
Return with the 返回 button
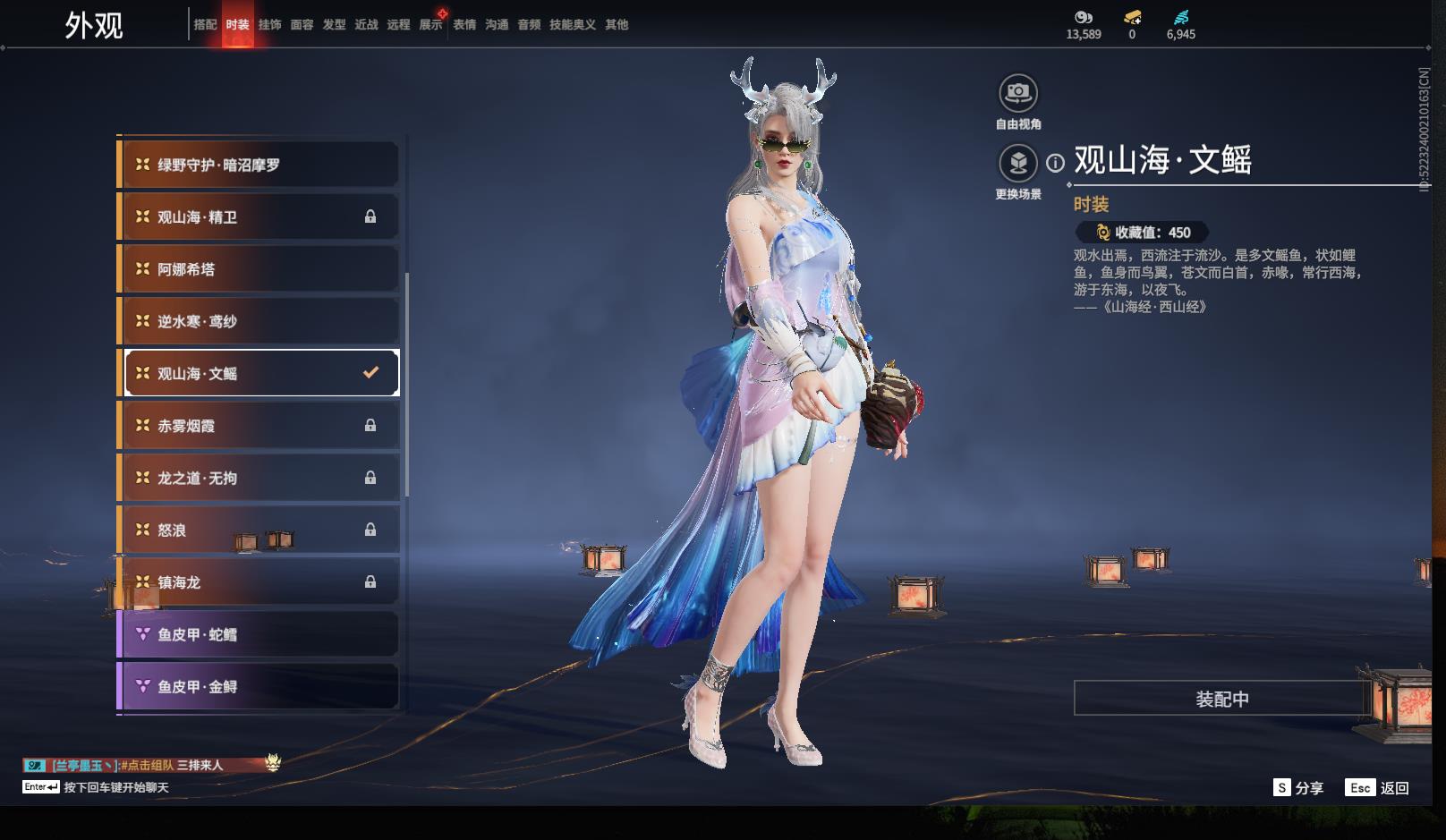point(1378,787)
